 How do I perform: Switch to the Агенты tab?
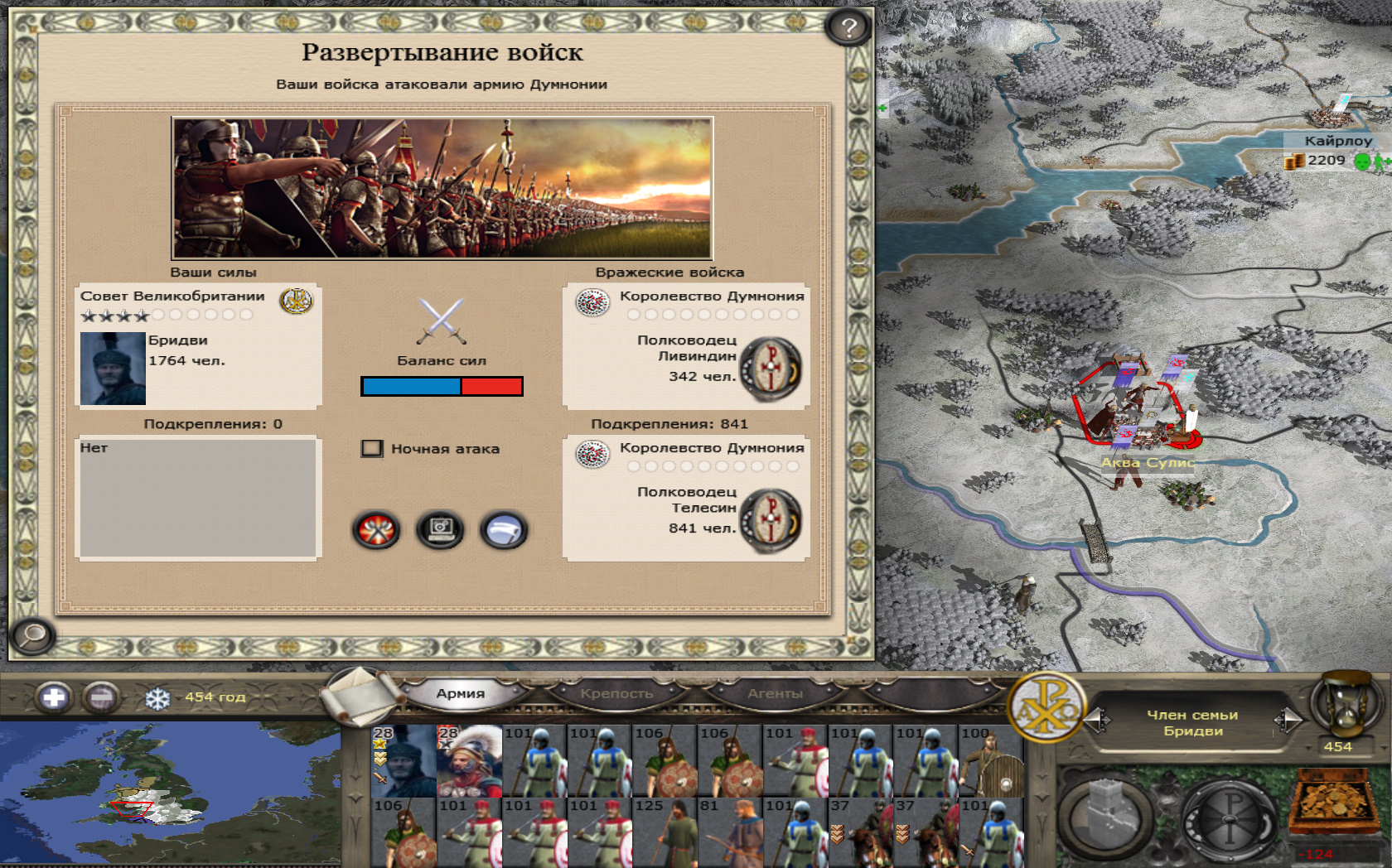775,694
